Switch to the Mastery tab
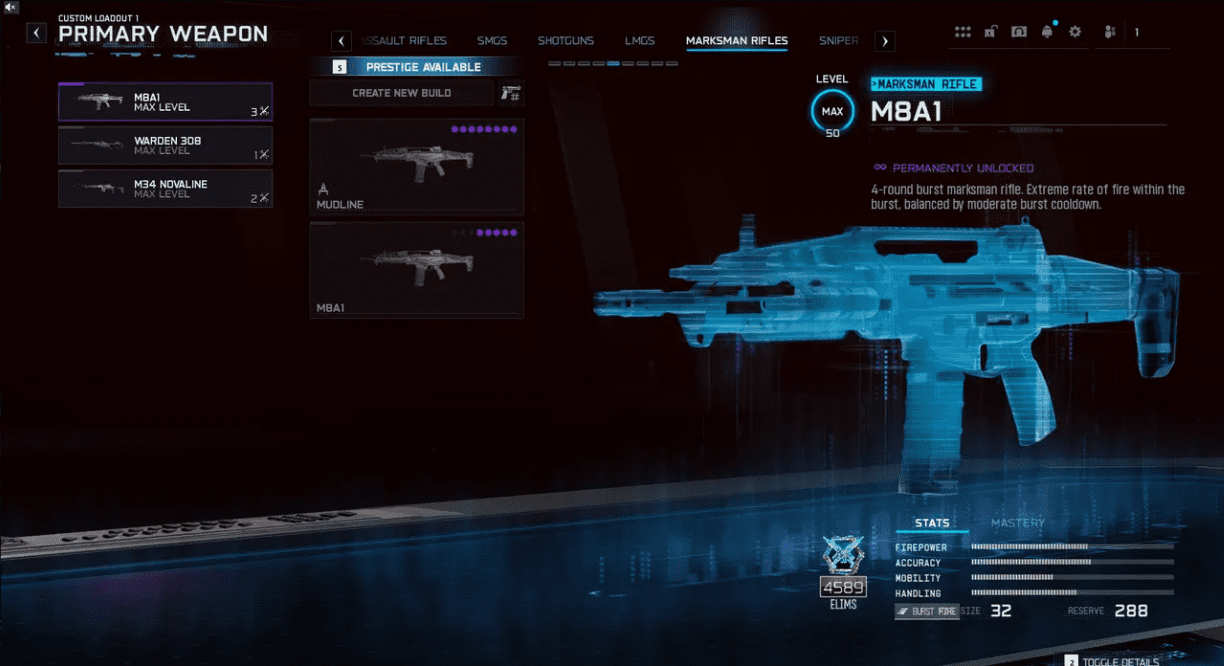The image size is (1224, 666). click(1017, 523)
